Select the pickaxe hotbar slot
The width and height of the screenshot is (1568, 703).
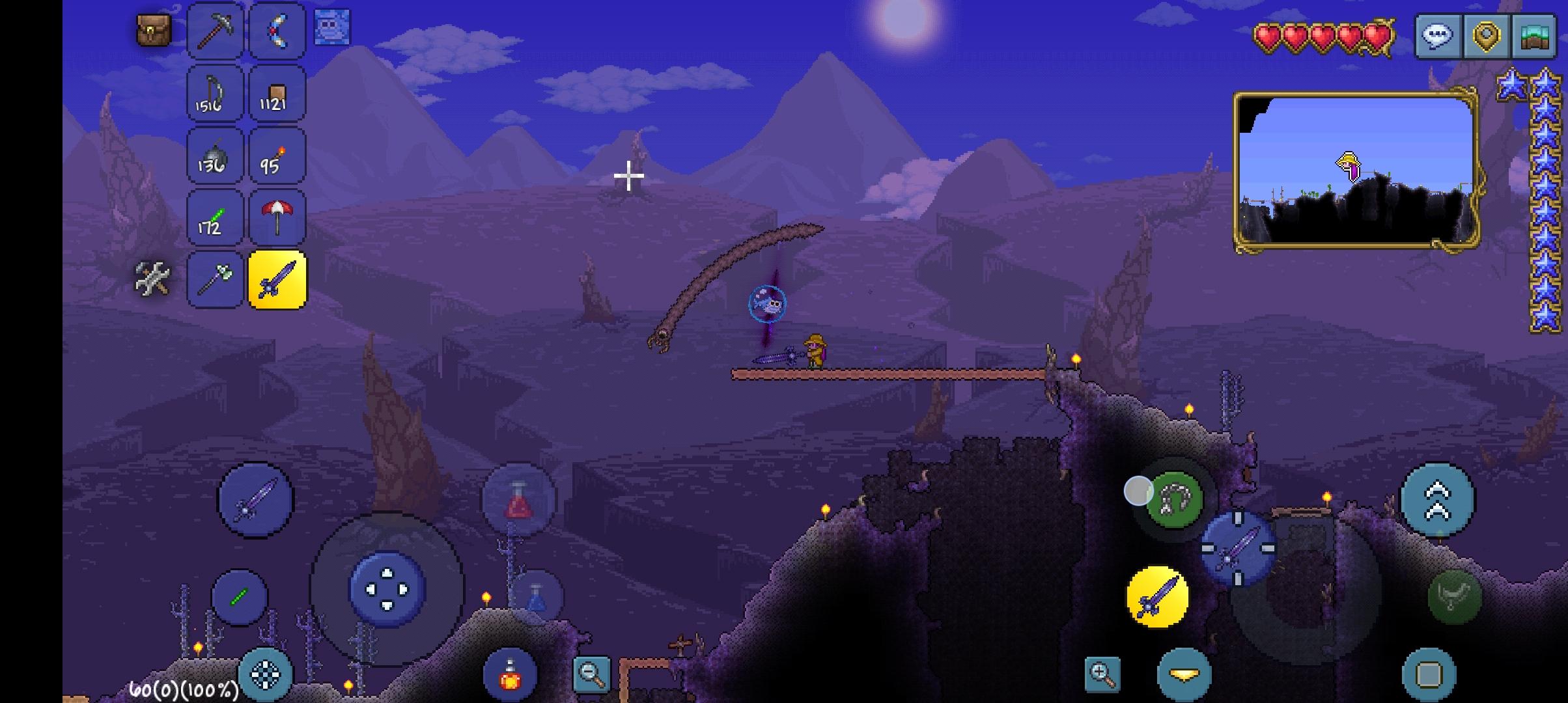click(215, 30)
